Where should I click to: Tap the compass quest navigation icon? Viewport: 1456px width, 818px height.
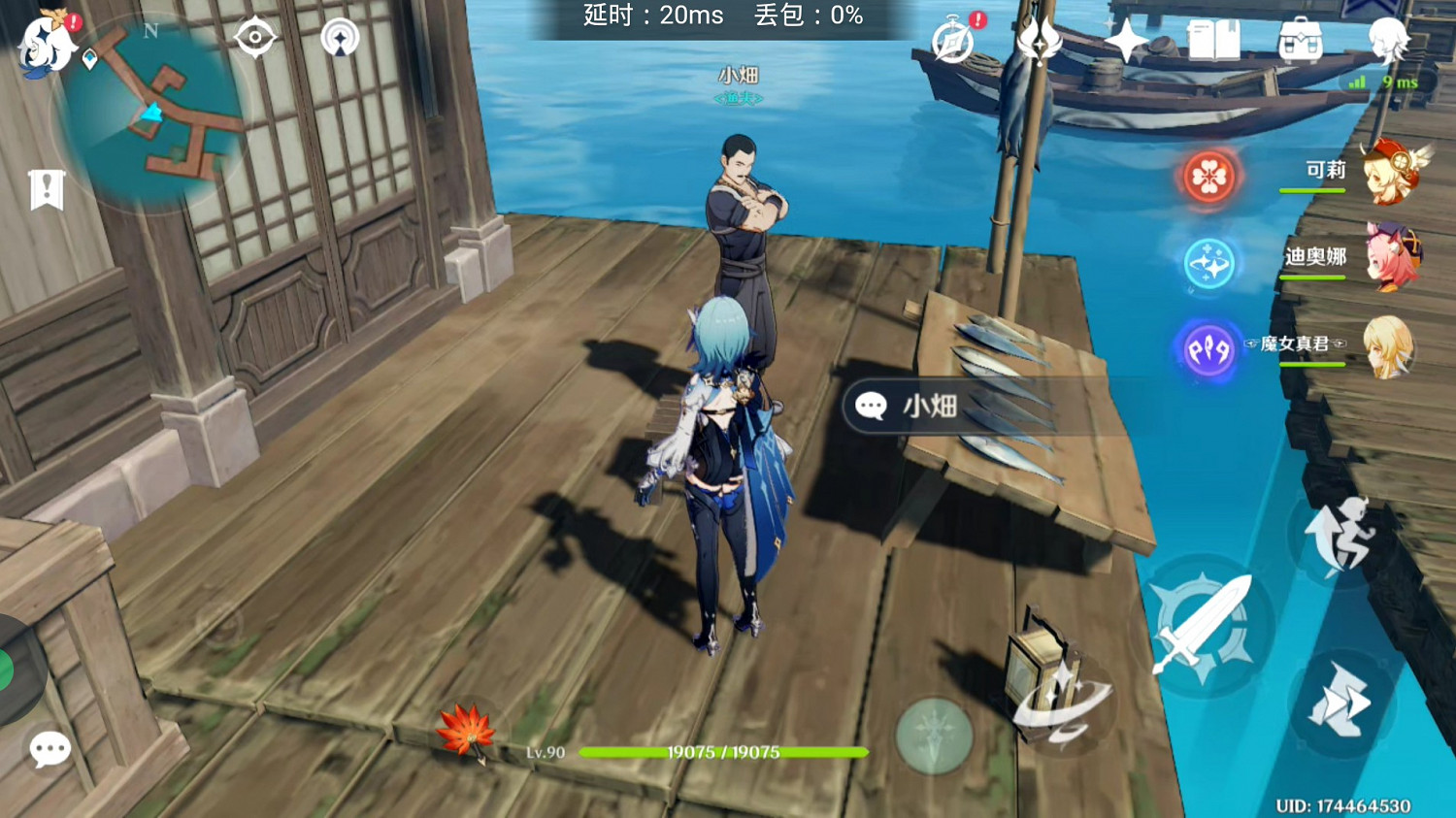[254, 37]
